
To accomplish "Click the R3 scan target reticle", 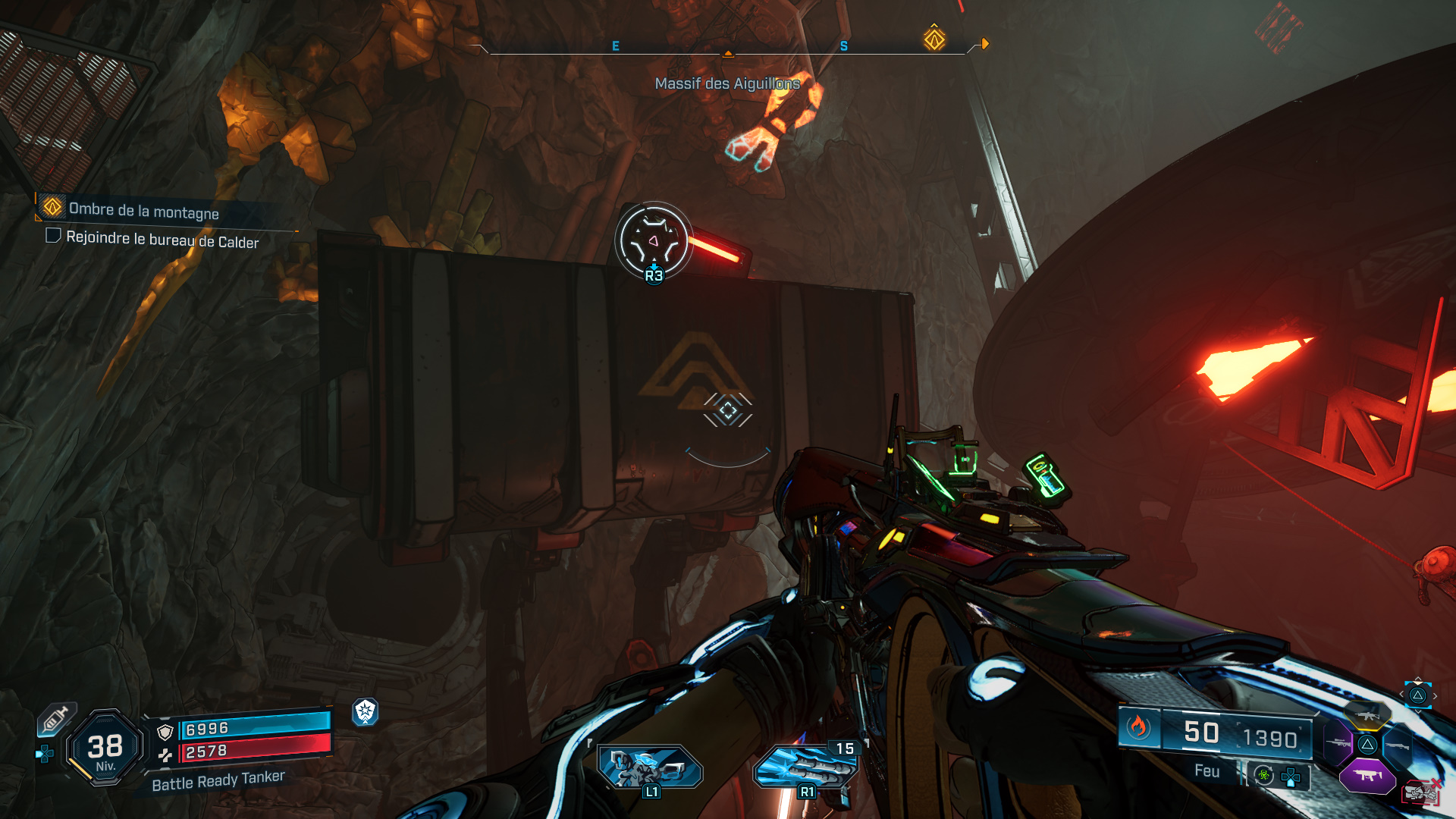I will pos(653,242).
